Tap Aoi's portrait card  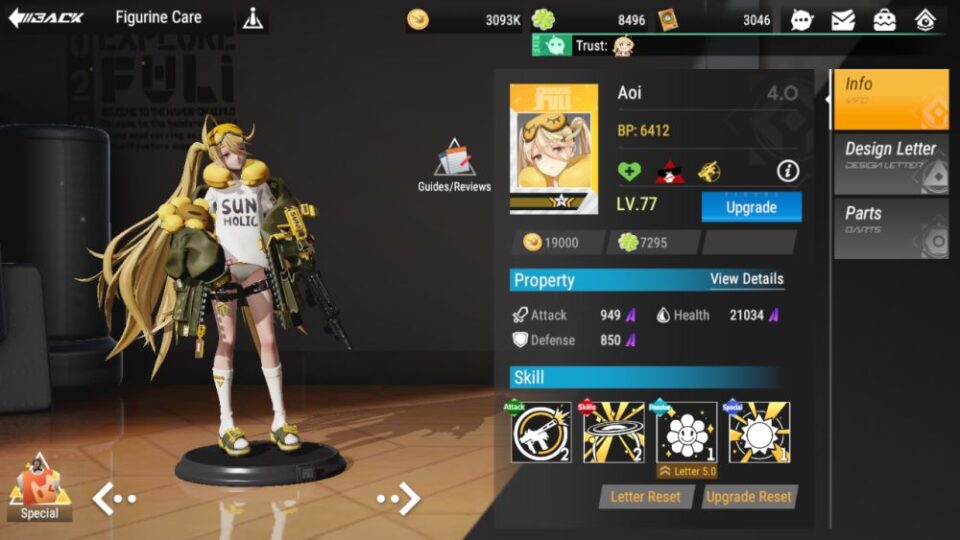click(554, 148)
